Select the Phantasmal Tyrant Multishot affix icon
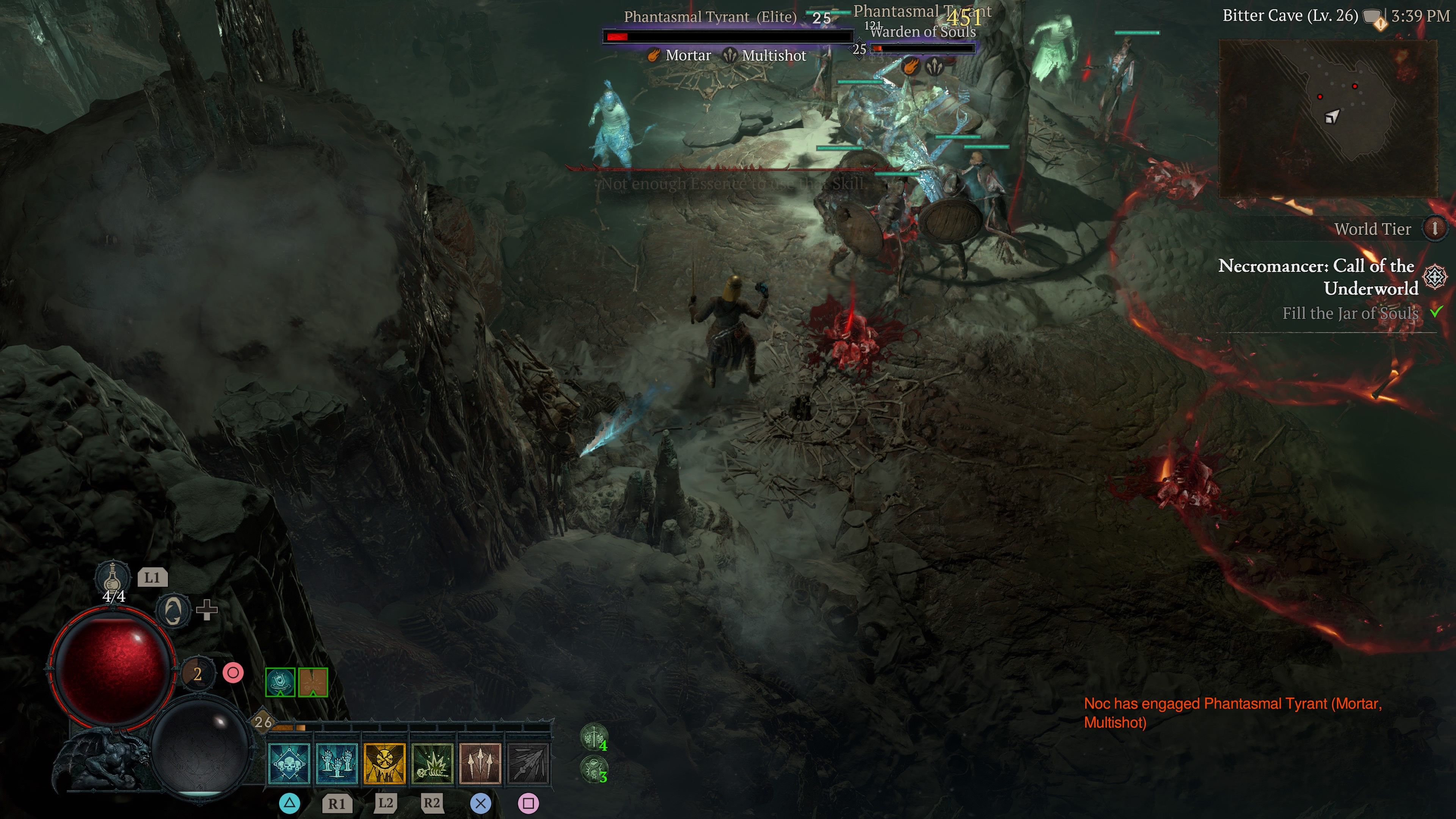Viewport: 1456px width, 819px height. (x=730, y=55)
